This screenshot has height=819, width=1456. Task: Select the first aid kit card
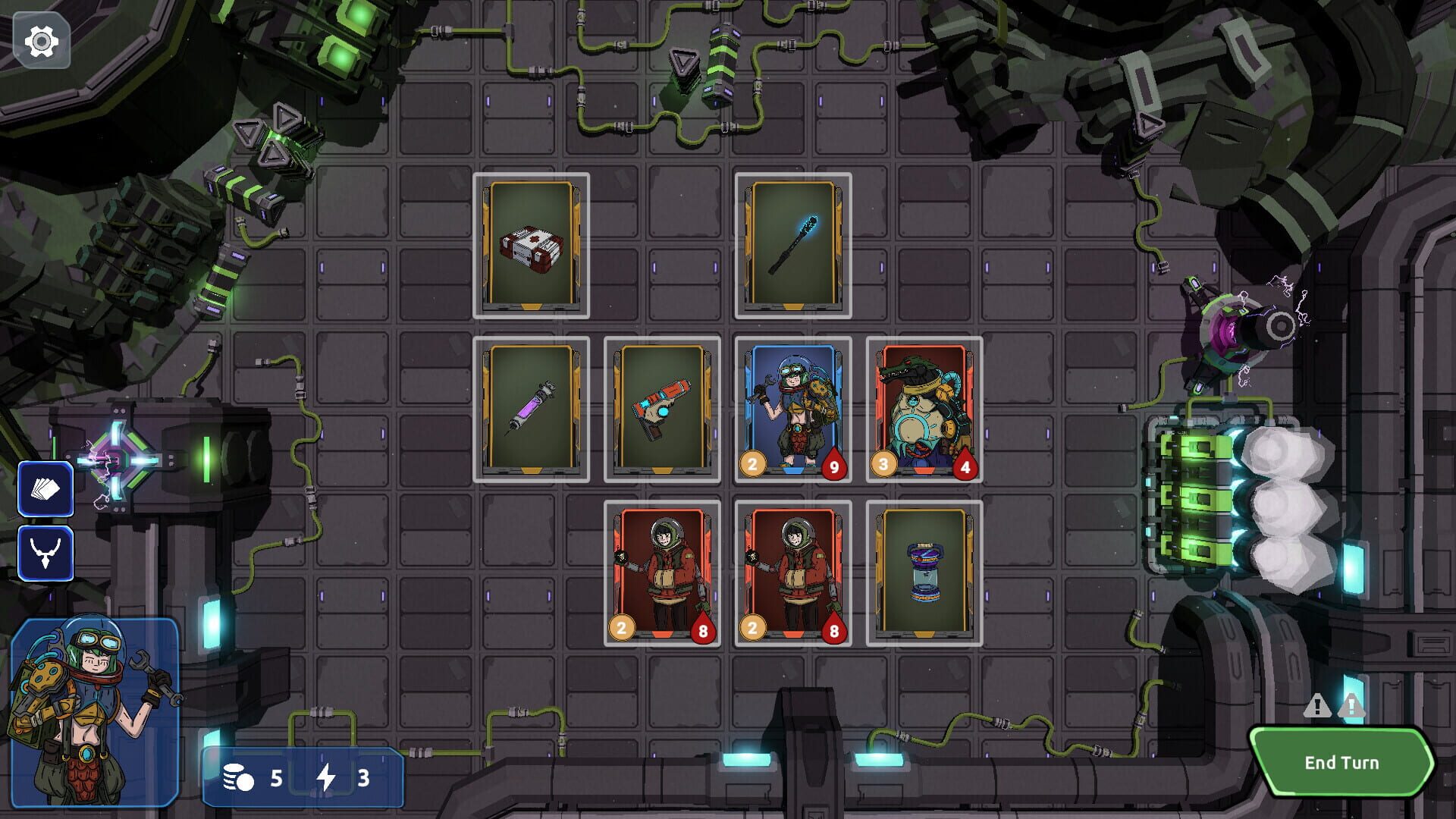(531, 245)
